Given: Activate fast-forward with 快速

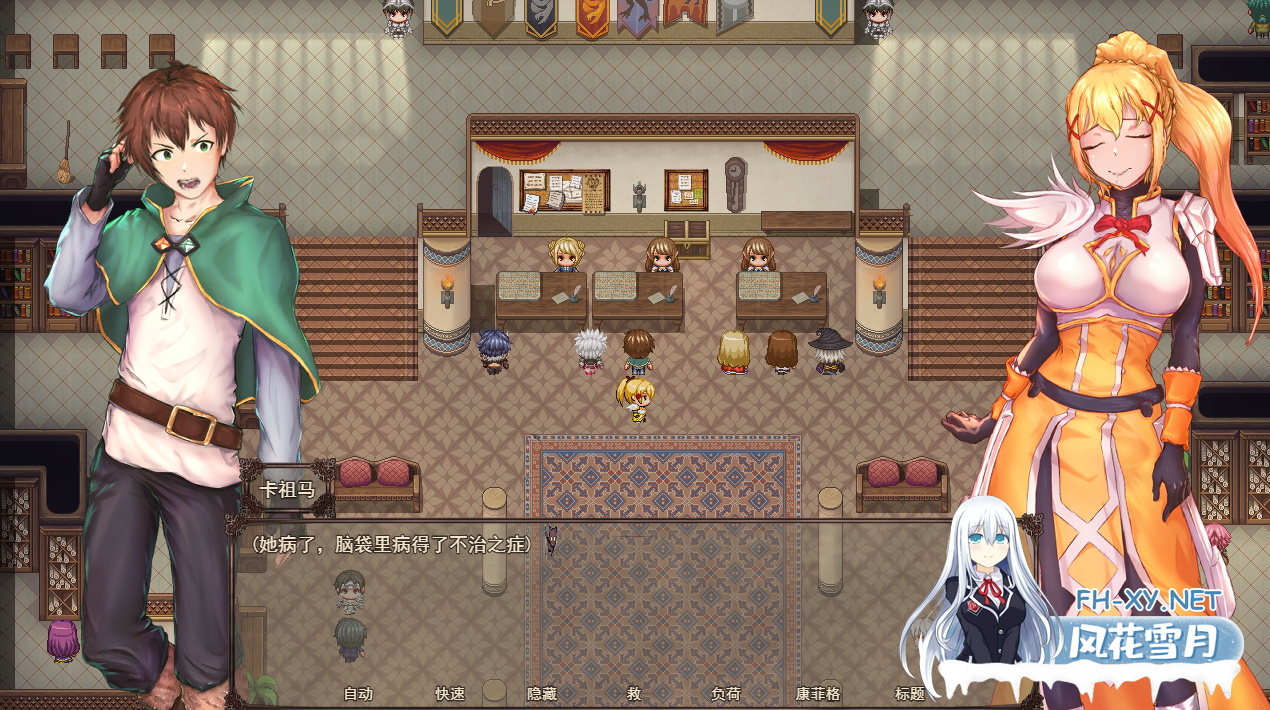Looking at the screenshot, I should pos(450,693).
